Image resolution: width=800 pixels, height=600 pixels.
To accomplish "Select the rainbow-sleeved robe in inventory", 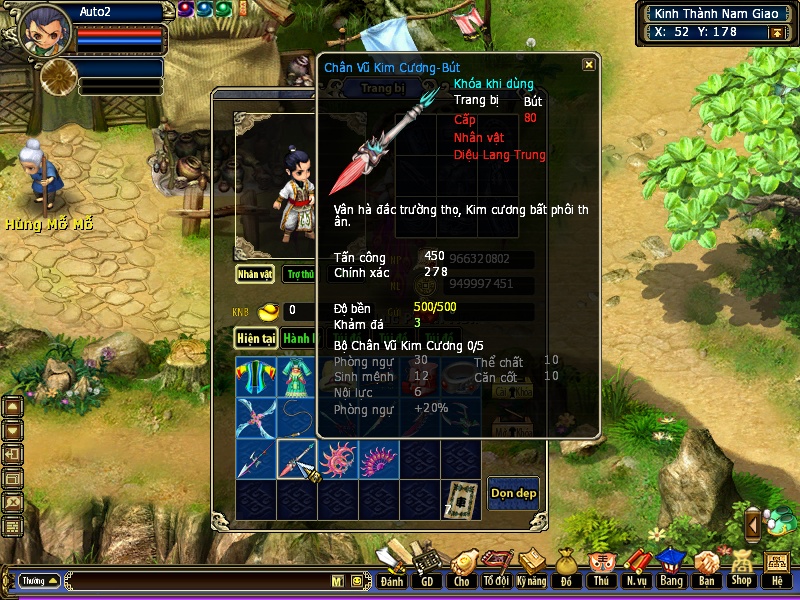I will (x=256, y=377).
